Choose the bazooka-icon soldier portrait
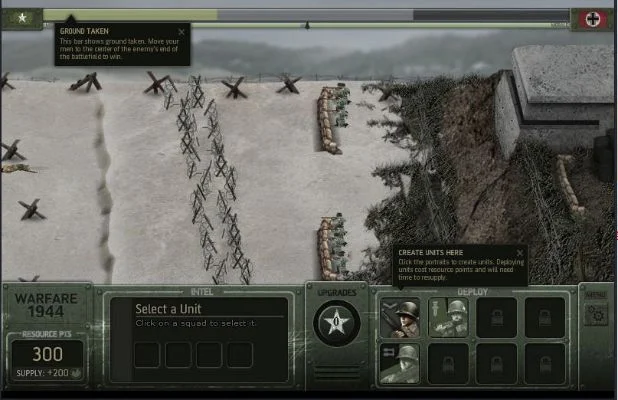 pos(399,363)
